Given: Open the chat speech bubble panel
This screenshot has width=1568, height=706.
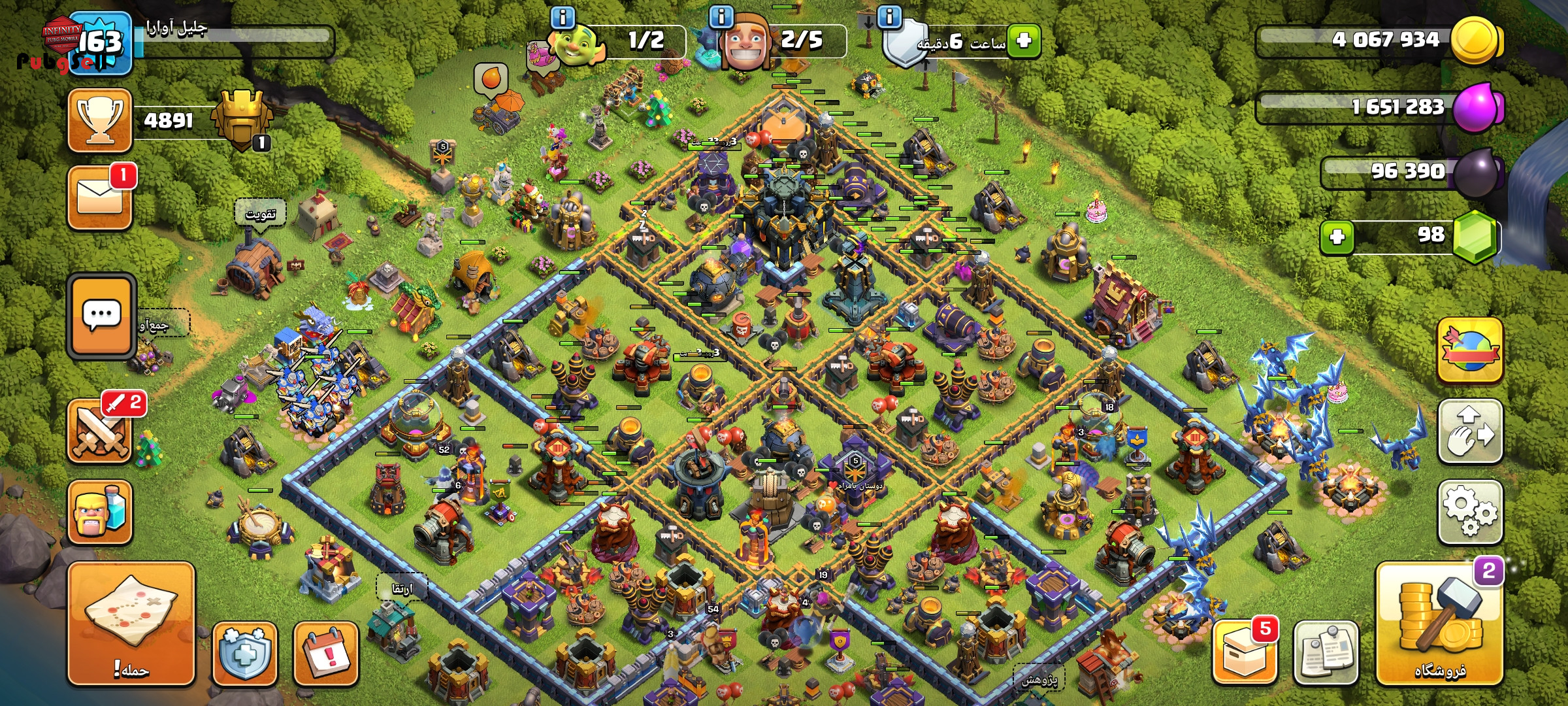Looking at the screenshot, I should (x=101, y=316).
